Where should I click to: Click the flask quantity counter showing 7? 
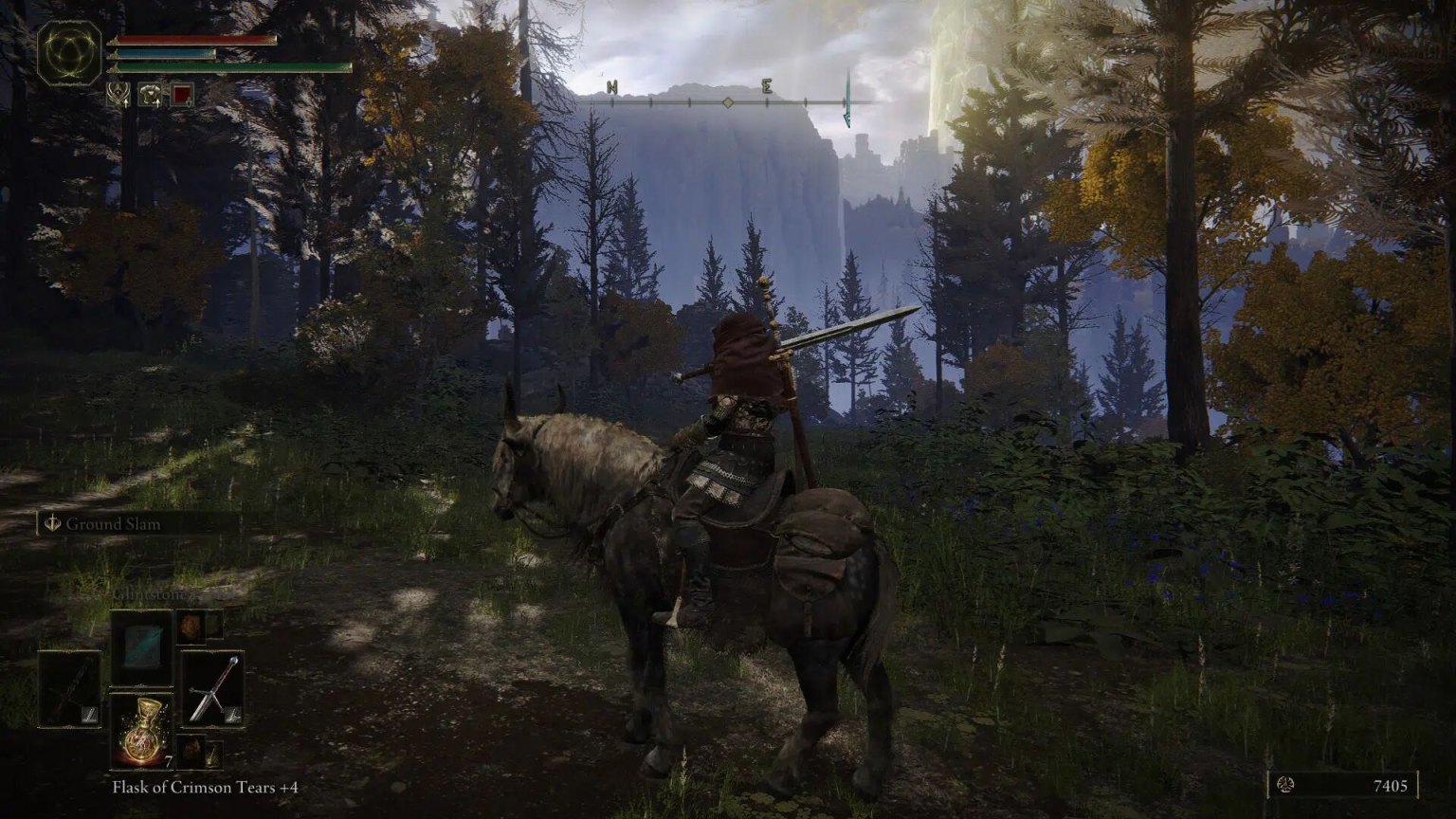(168, 760)
